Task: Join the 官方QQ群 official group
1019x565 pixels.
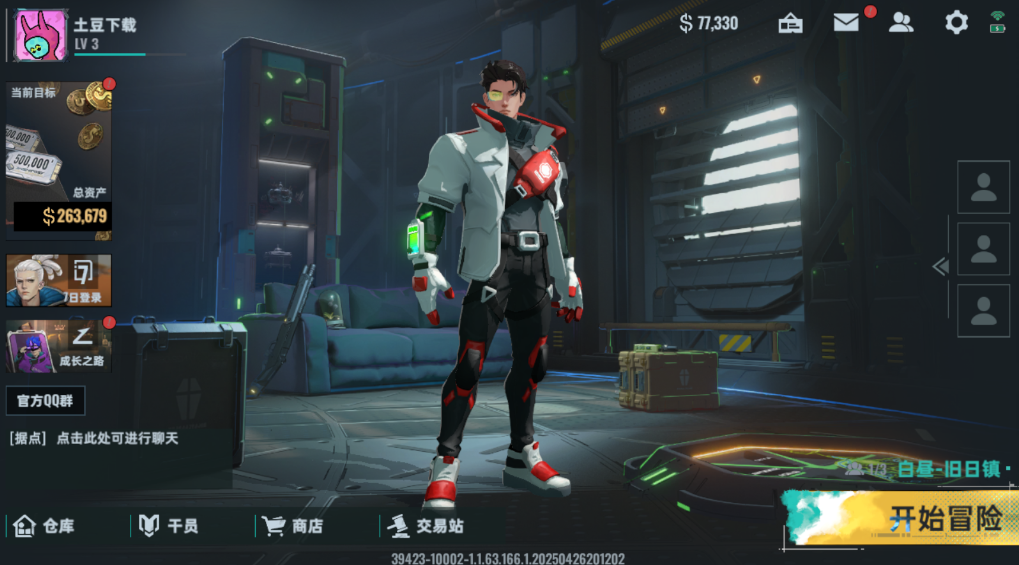Action: tap(45, 401)
